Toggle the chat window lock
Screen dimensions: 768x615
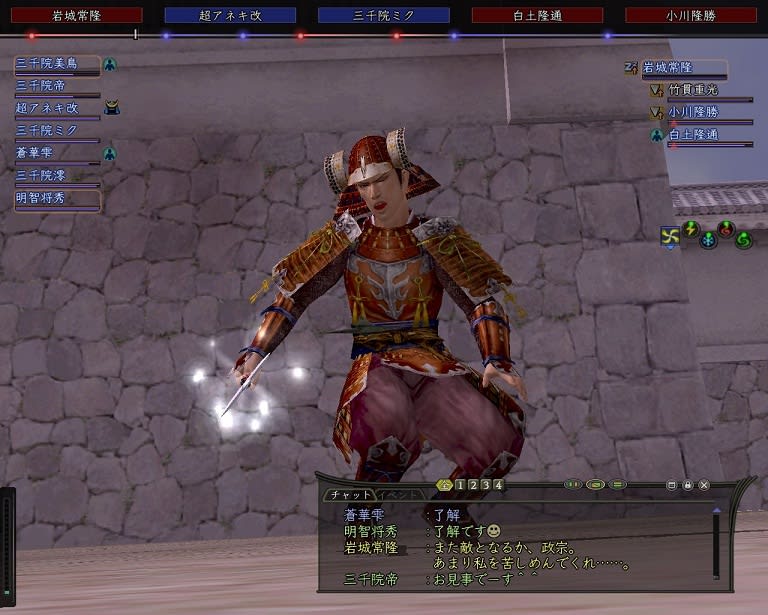pyautogui.click(x=688, y=485)
